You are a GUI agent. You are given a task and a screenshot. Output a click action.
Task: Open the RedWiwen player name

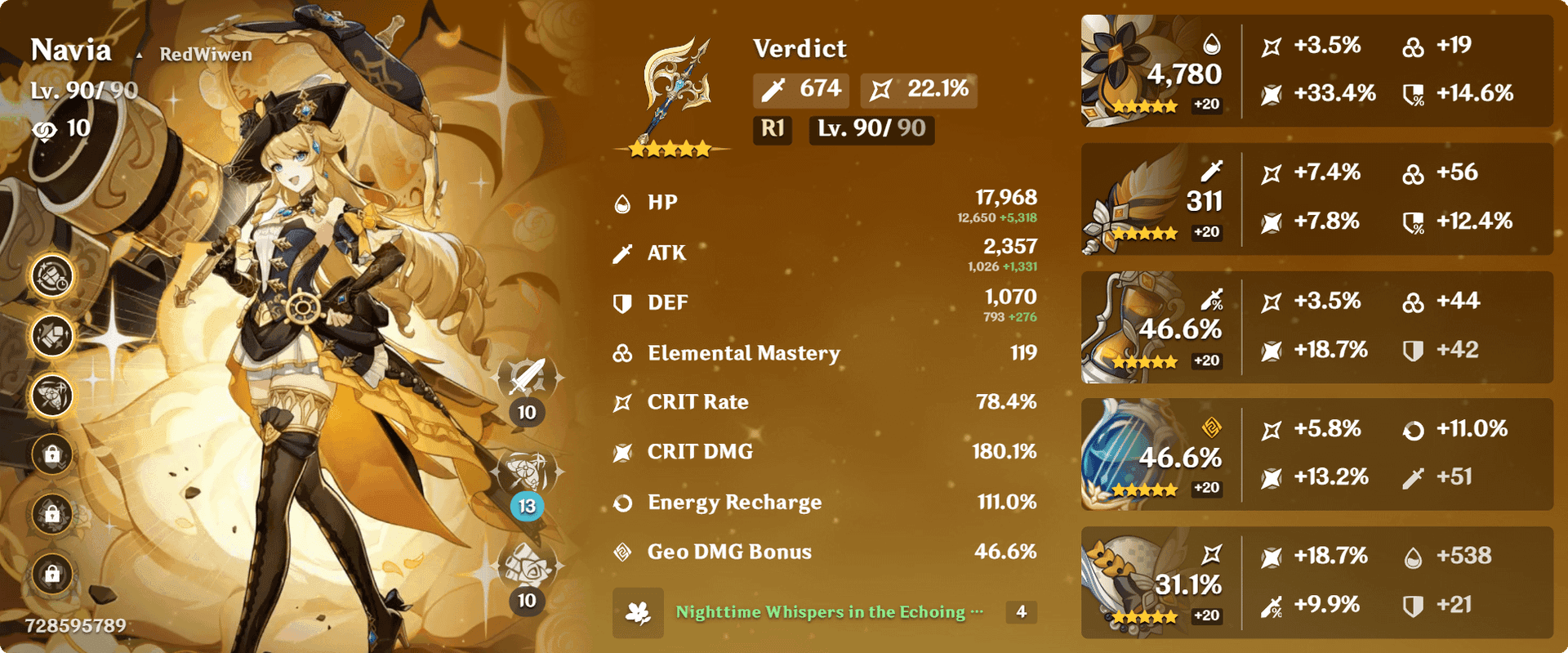pyautogui.click(x=205, y=55)
